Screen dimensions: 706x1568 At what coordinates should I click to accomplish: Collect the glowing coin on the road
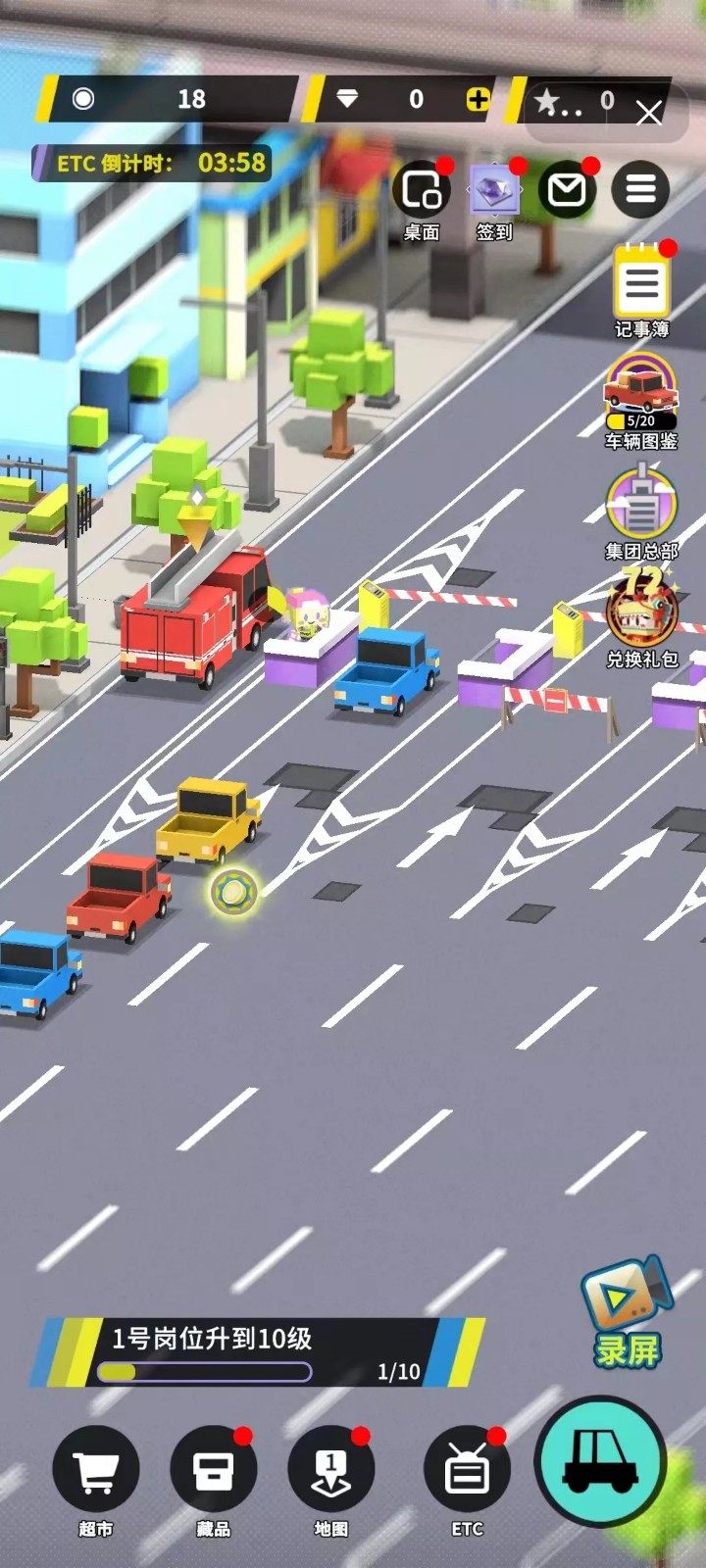pyautogui.click(x=233, y=891)
